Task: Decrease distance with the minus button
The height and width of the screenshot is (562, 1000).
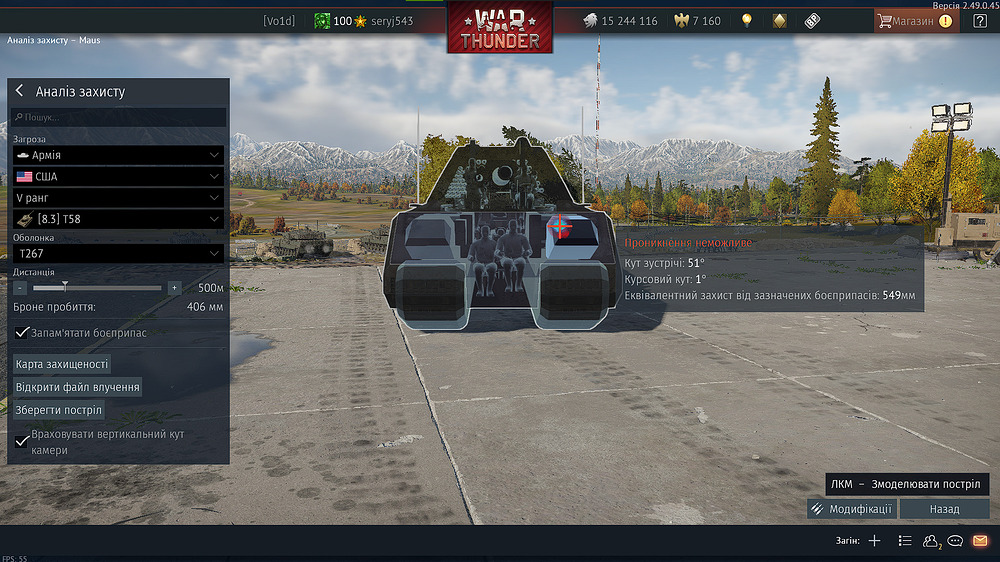Action: click(21, 287)
